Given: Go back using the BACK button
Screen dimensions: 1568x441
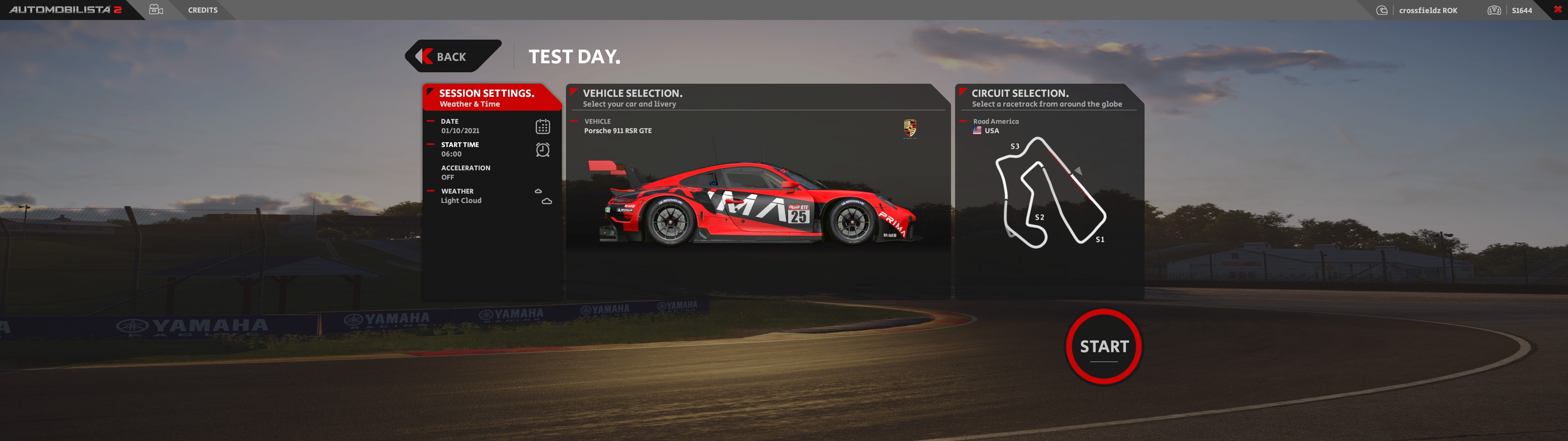Looking at the screenshot, I should (452, 57).
